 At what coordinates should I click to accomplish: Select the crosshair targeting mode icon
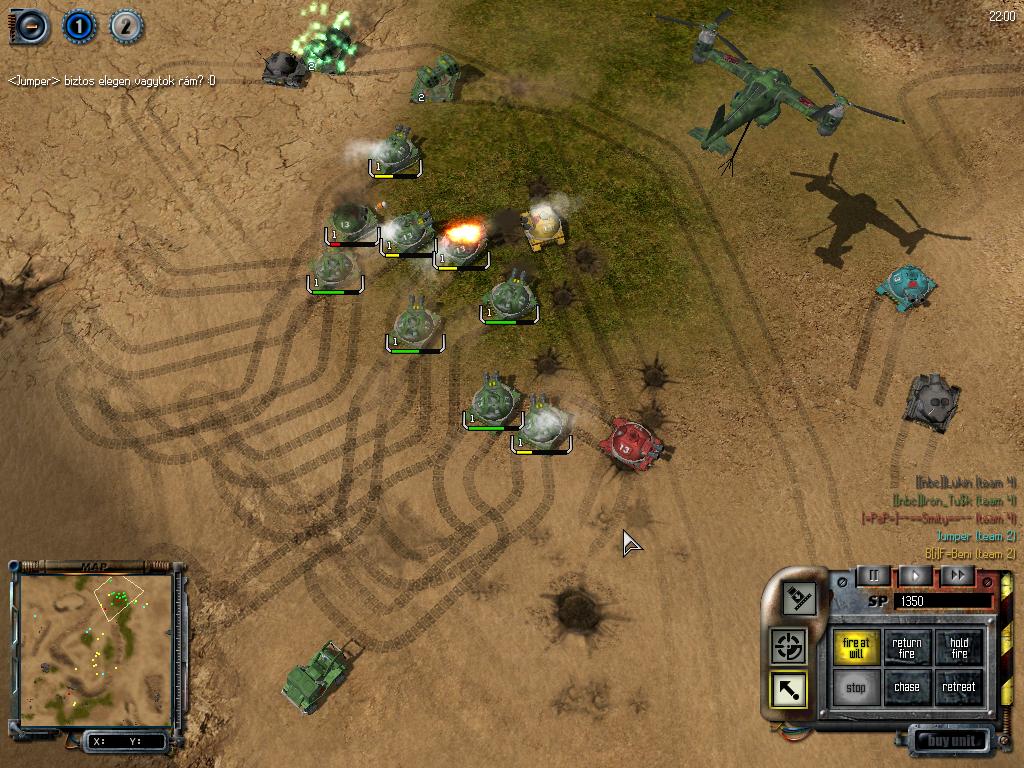click(x=789, y=646)
